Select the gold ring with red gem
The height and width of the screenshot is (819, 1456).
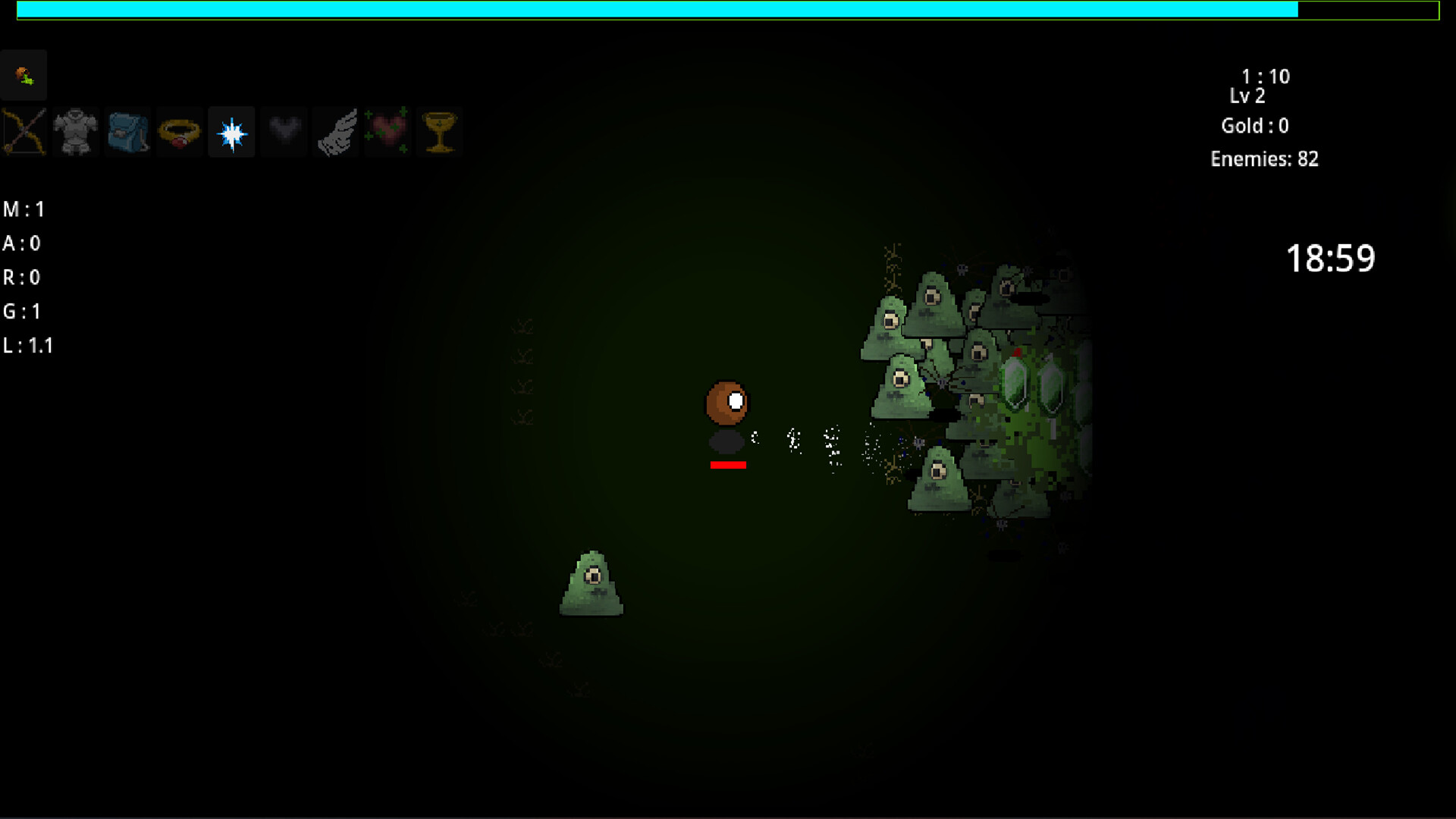tap(179, 131)
